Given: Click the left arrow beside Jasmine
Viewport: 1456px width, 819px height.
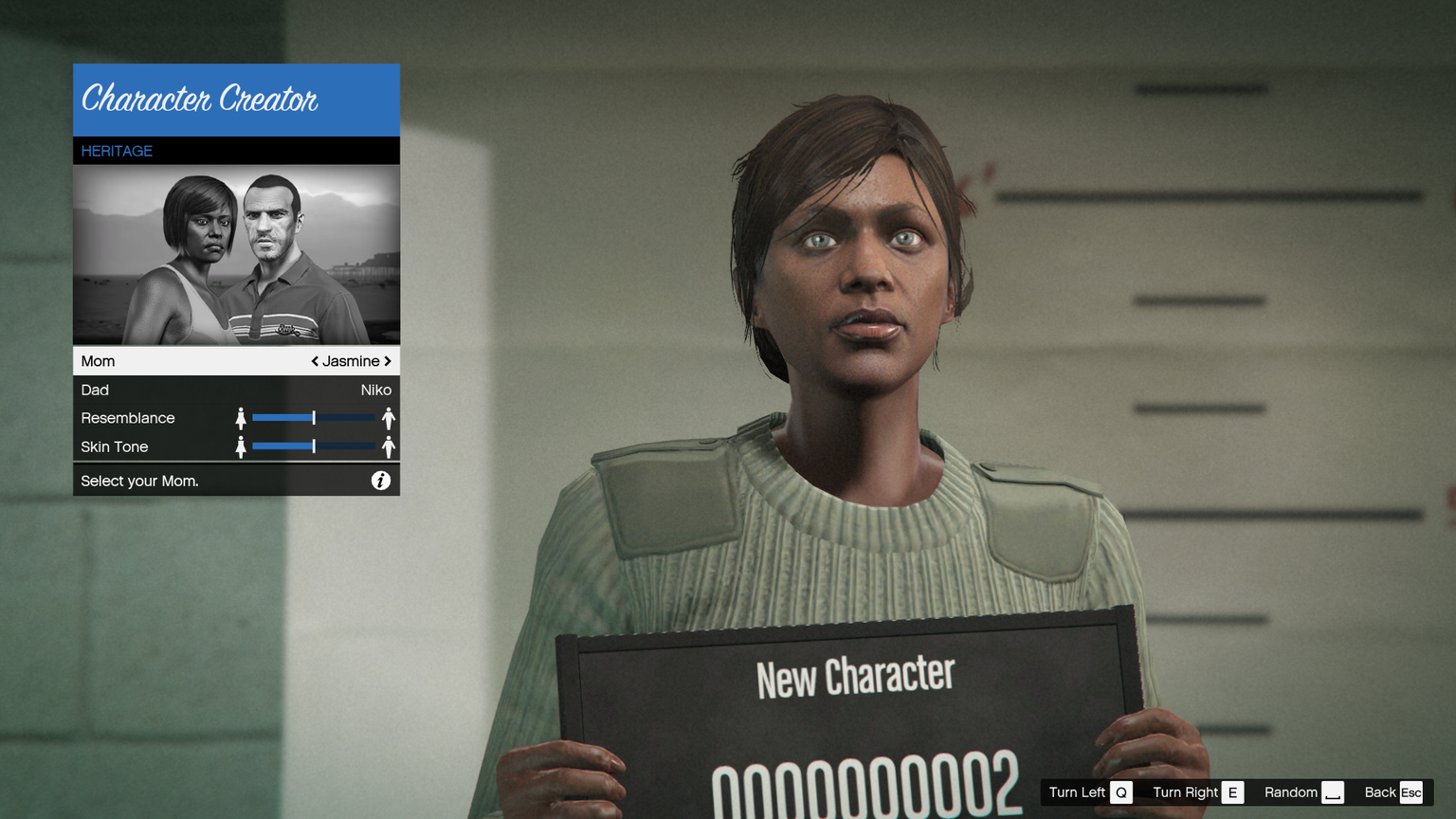Looking at the screenshot, I should click(x=315, y=361).
